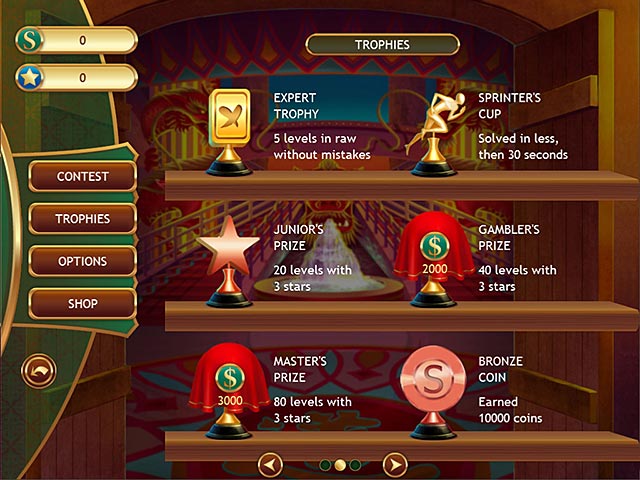Open the Contest menu
This screenshot has height=480, width=640.
click(x=82, y=177)
